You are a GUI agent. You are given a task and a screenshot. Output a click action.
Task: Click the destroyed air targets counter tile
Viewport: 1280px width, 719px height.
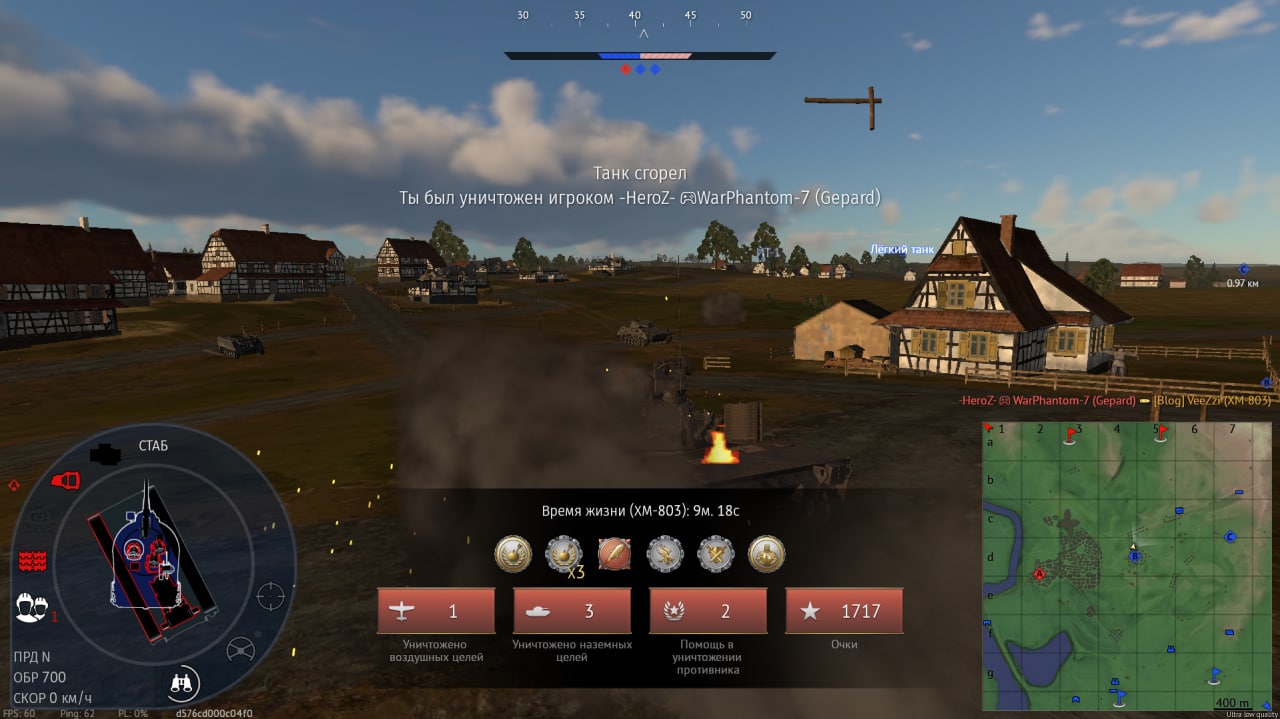click(x=436, y=611)
